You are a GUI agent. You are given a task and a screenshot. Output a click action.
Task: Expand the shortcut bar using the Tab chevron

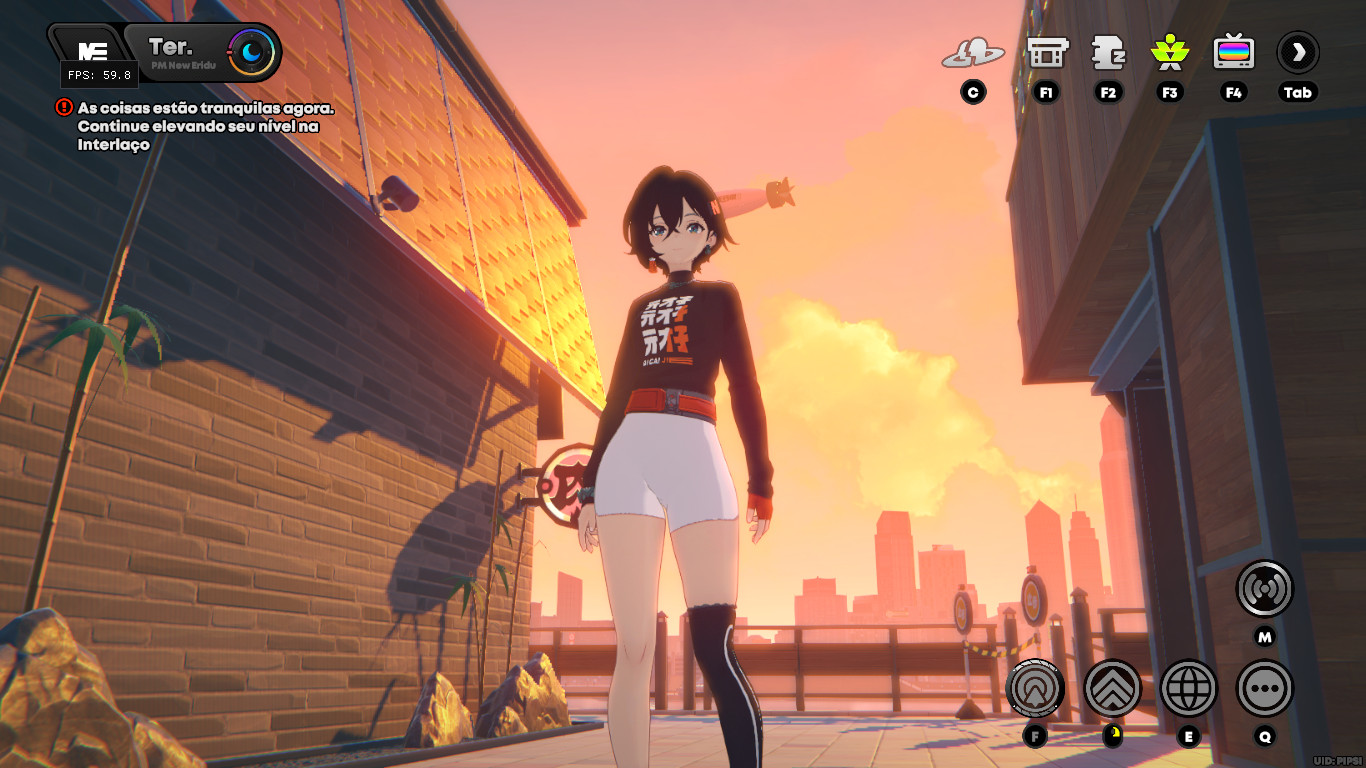click(1297, 52)
